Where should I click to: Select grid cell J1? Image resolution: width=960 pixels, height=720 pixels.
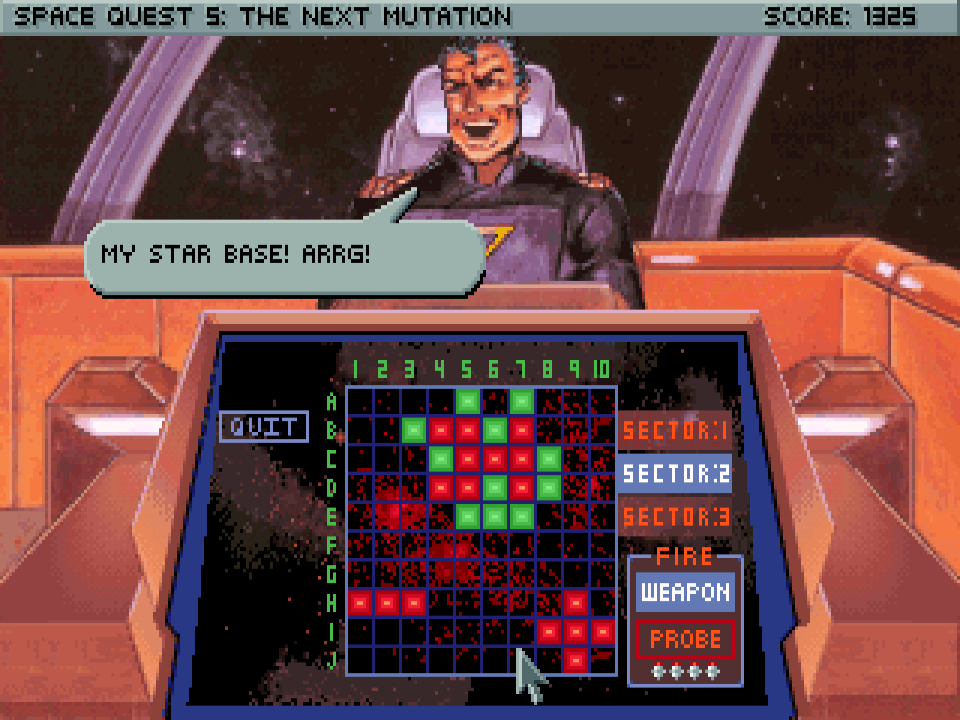coord(360,660)
